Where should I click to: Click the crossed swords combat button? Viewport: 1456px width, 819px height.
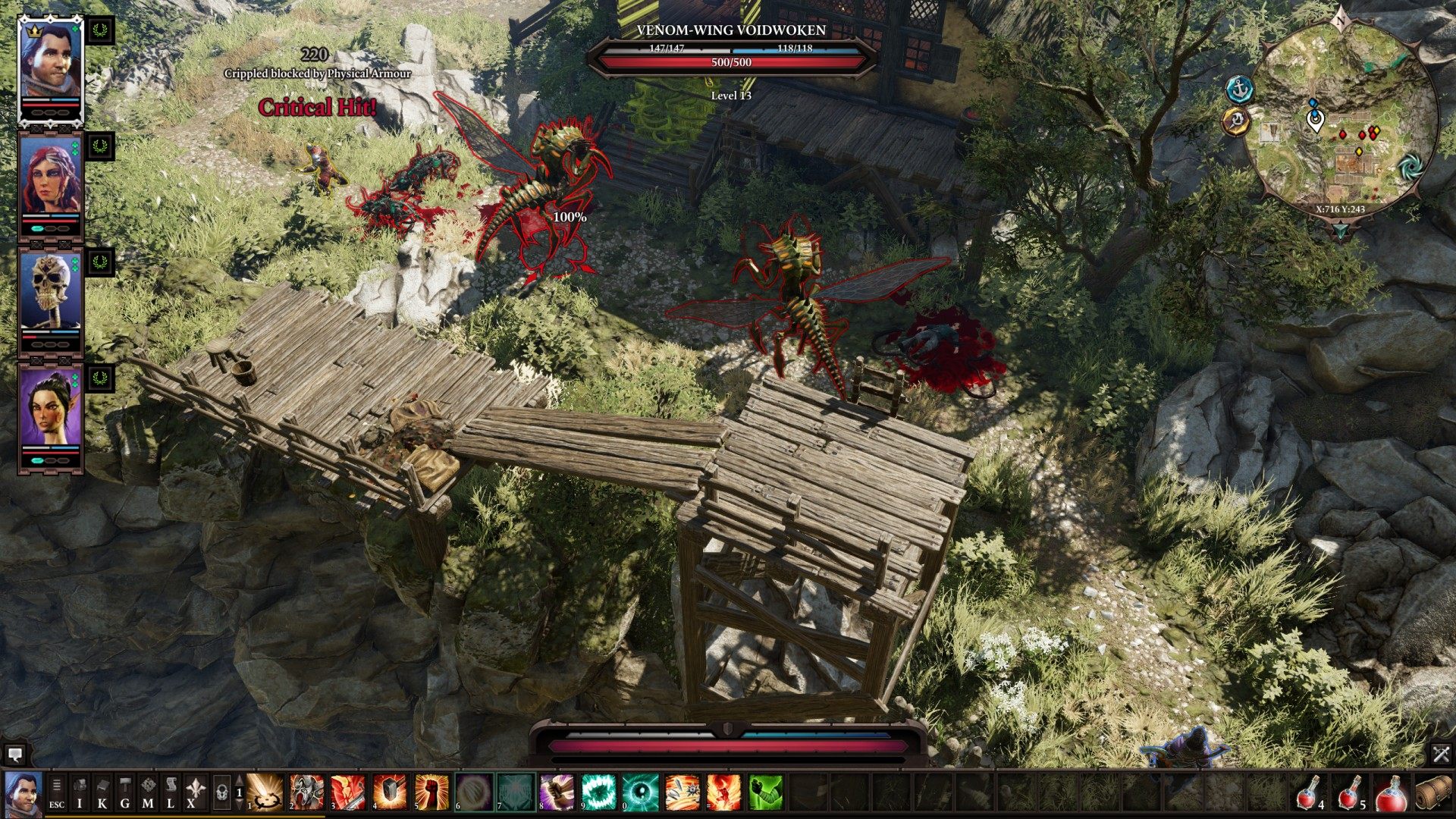click(1441, 754)
